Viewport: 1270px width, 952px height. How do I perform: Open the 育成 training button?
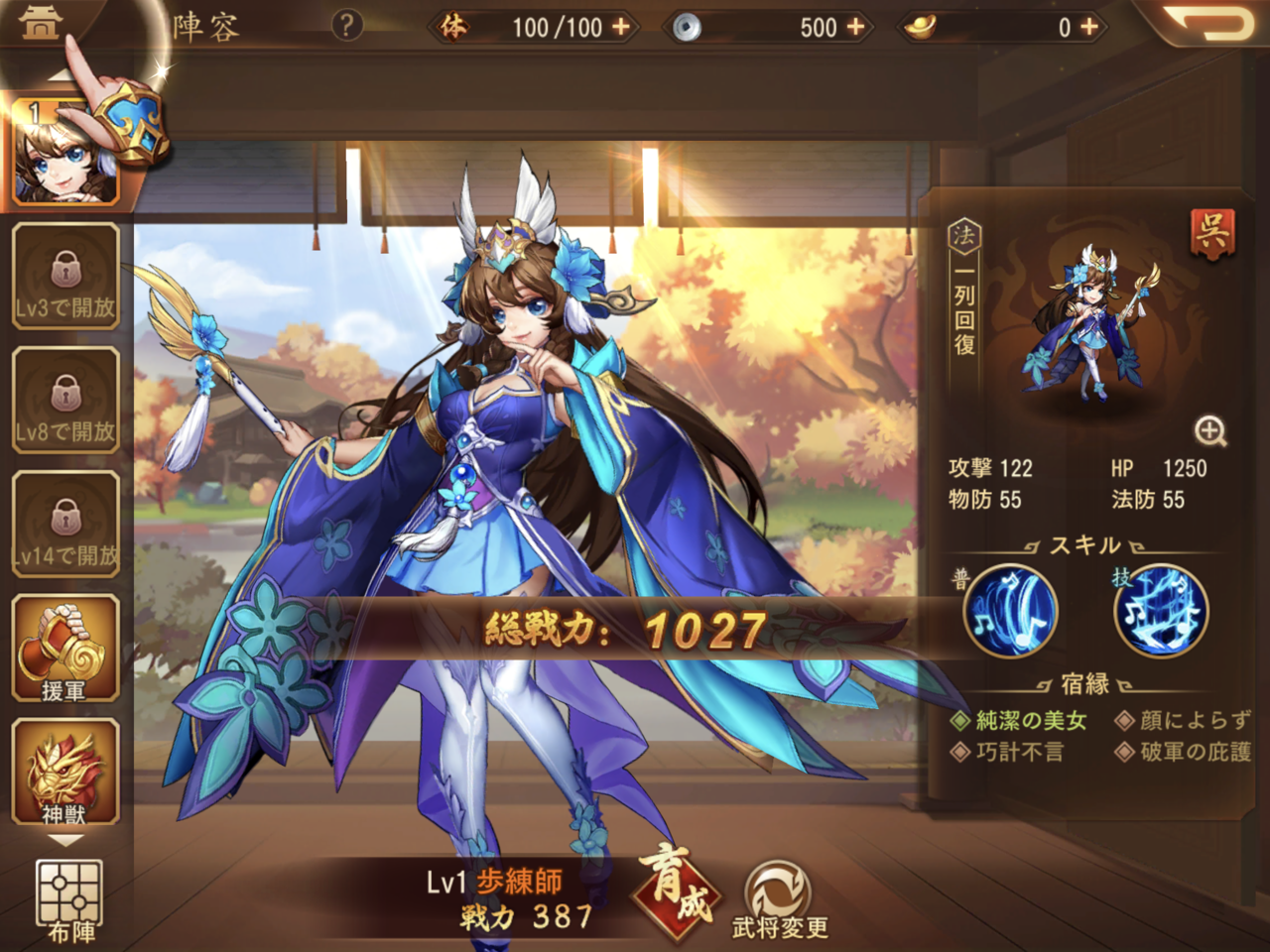[680, 888]
